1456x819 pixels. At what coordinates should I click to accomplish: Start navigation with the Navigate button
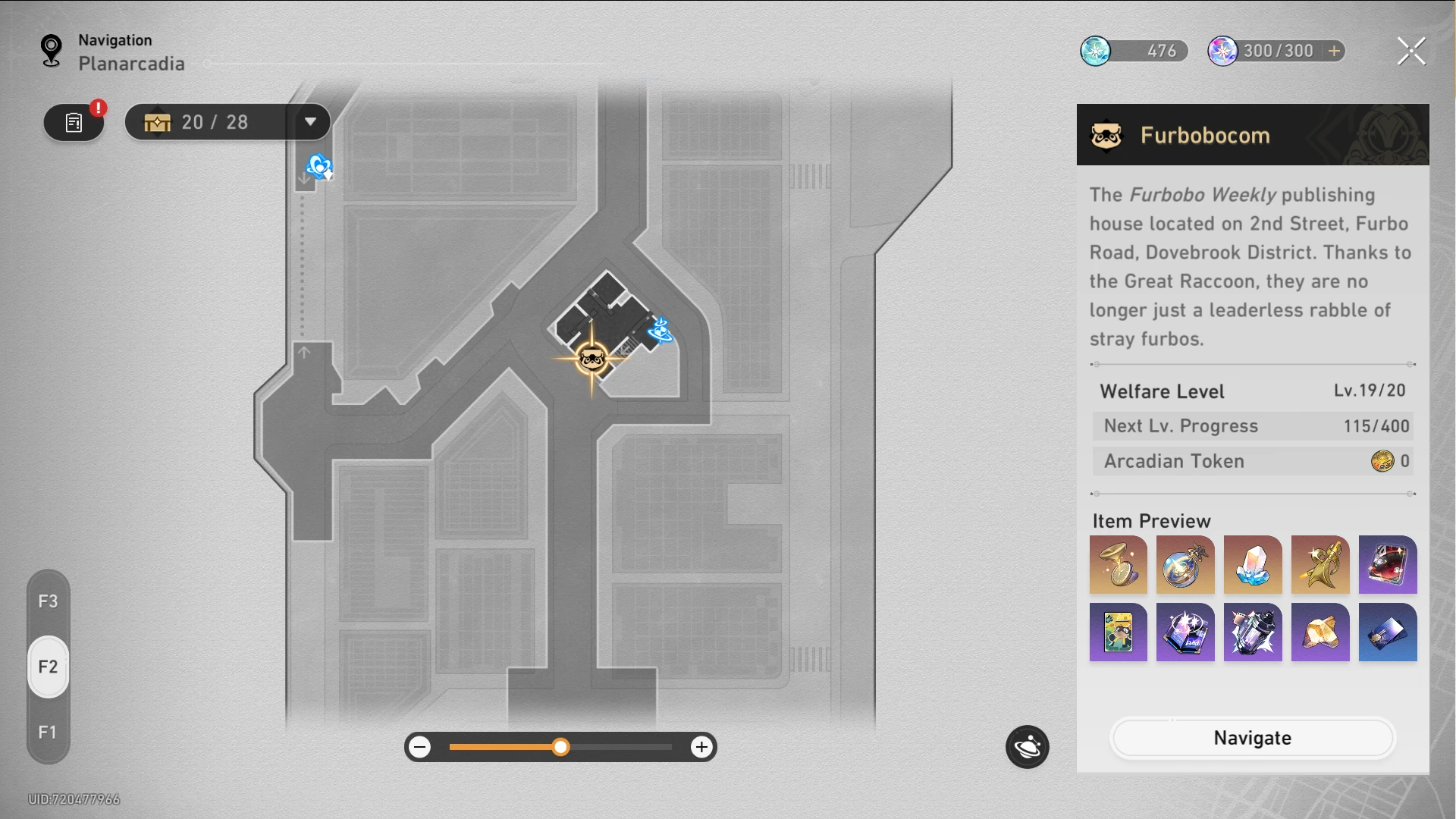(1252, 738)
